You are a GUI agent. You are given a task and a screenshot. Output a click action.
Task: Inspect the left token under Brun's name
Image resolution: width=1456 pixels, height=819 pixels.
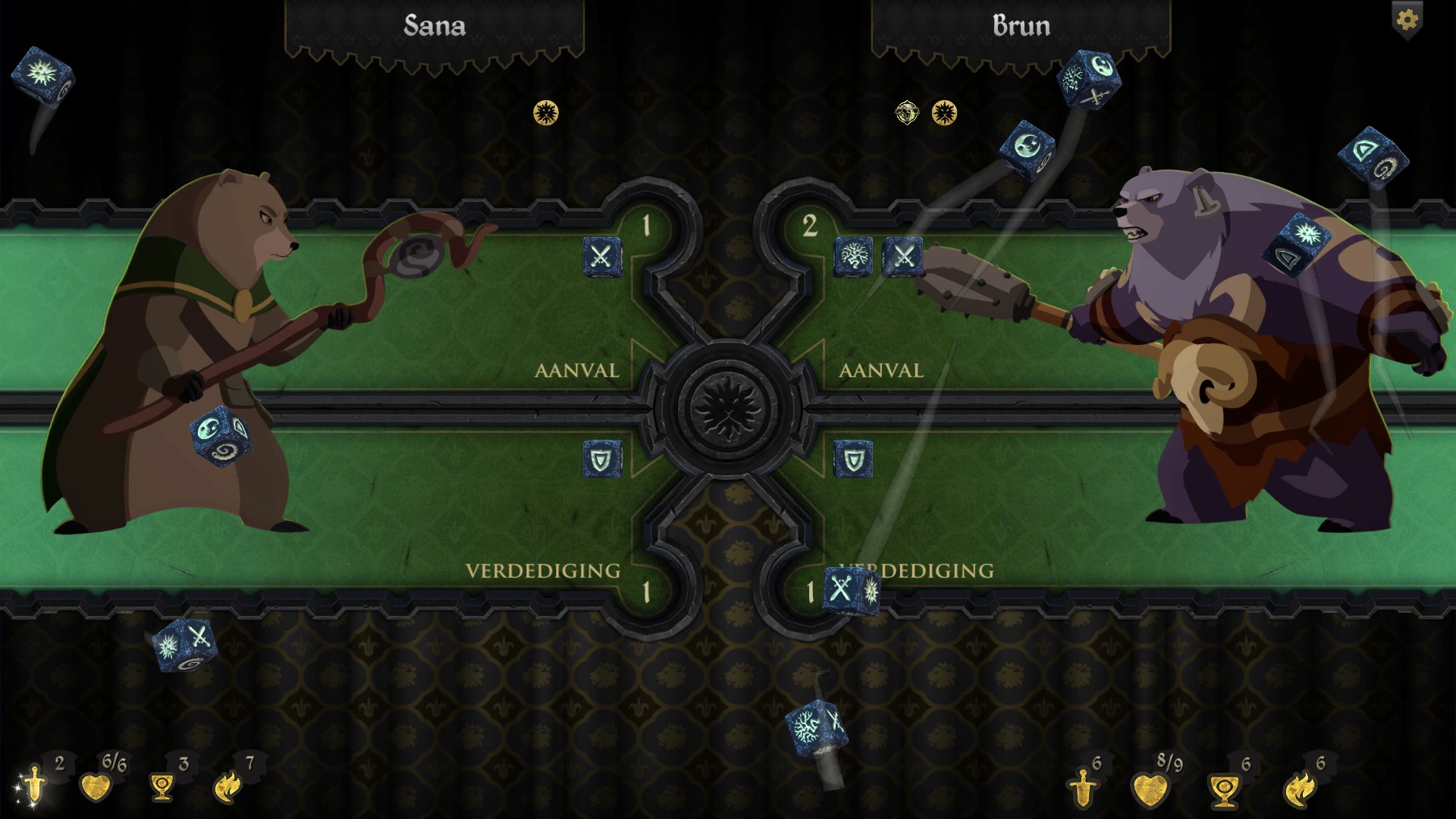pos(906,113)
